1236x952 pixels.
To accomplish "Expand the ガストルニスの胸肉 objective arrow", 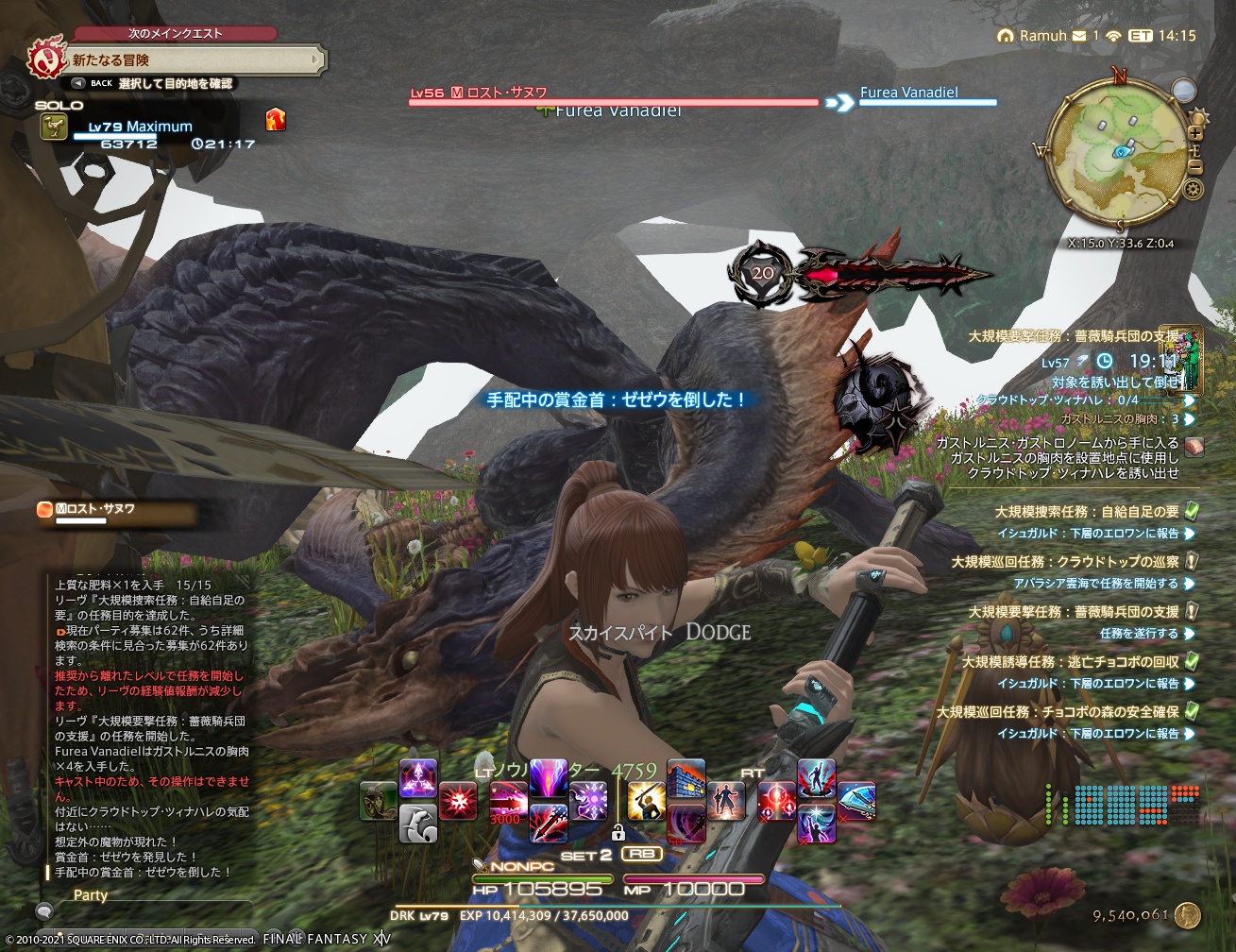I will click(x=1190, y=418).
